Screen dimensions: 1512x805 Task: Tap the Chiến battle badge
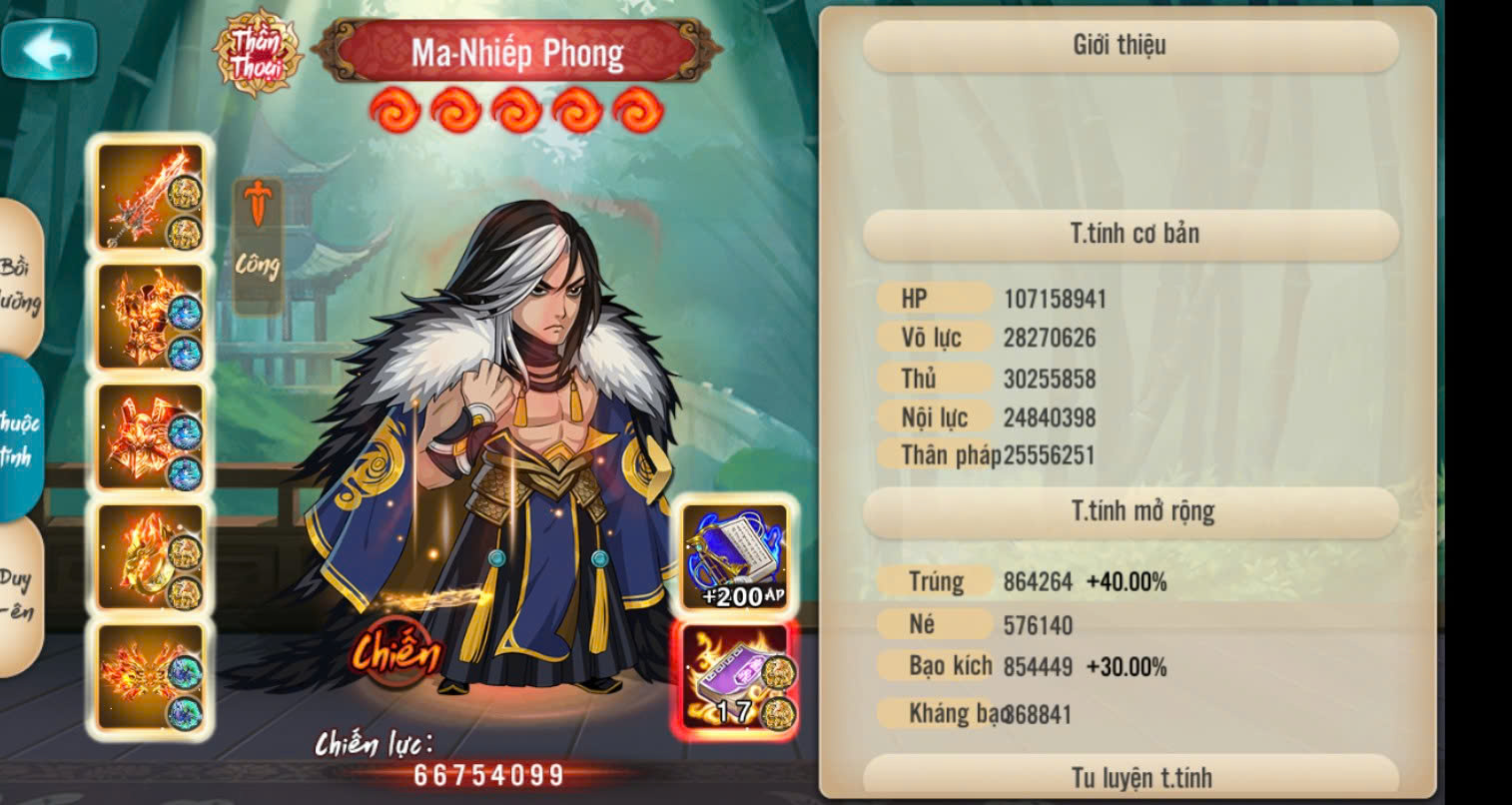click(x=395, y=654)
